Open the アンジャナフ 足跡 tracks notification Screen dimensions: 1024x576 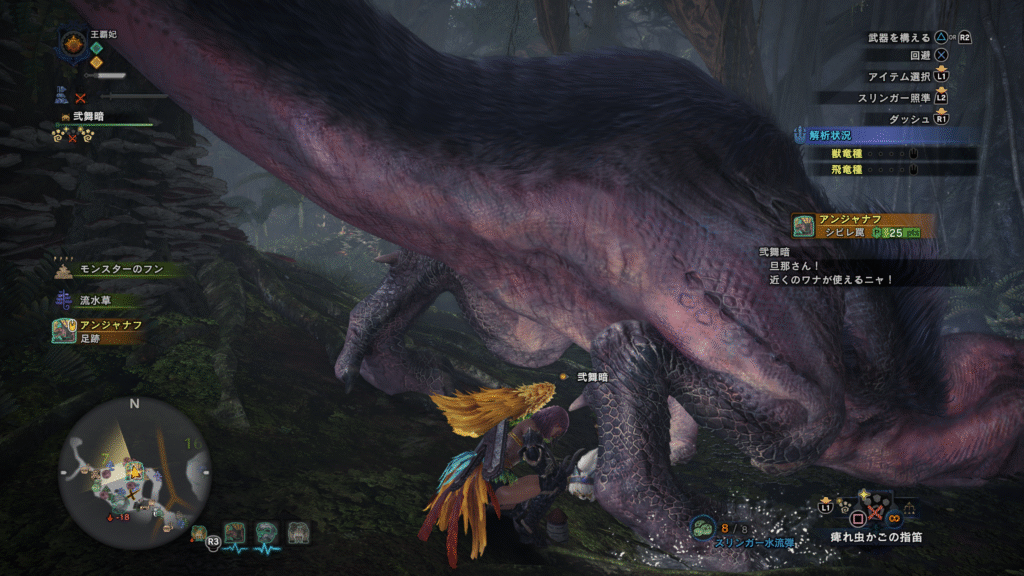click(98, 331)
